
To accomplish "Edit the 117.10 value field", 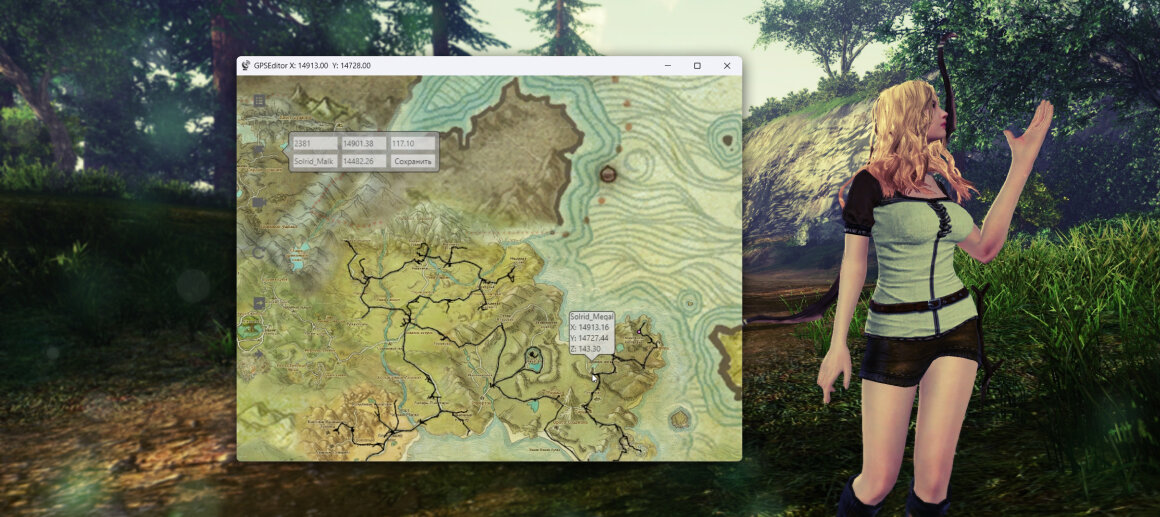I will pyautogui.click(x=413, y=144).
